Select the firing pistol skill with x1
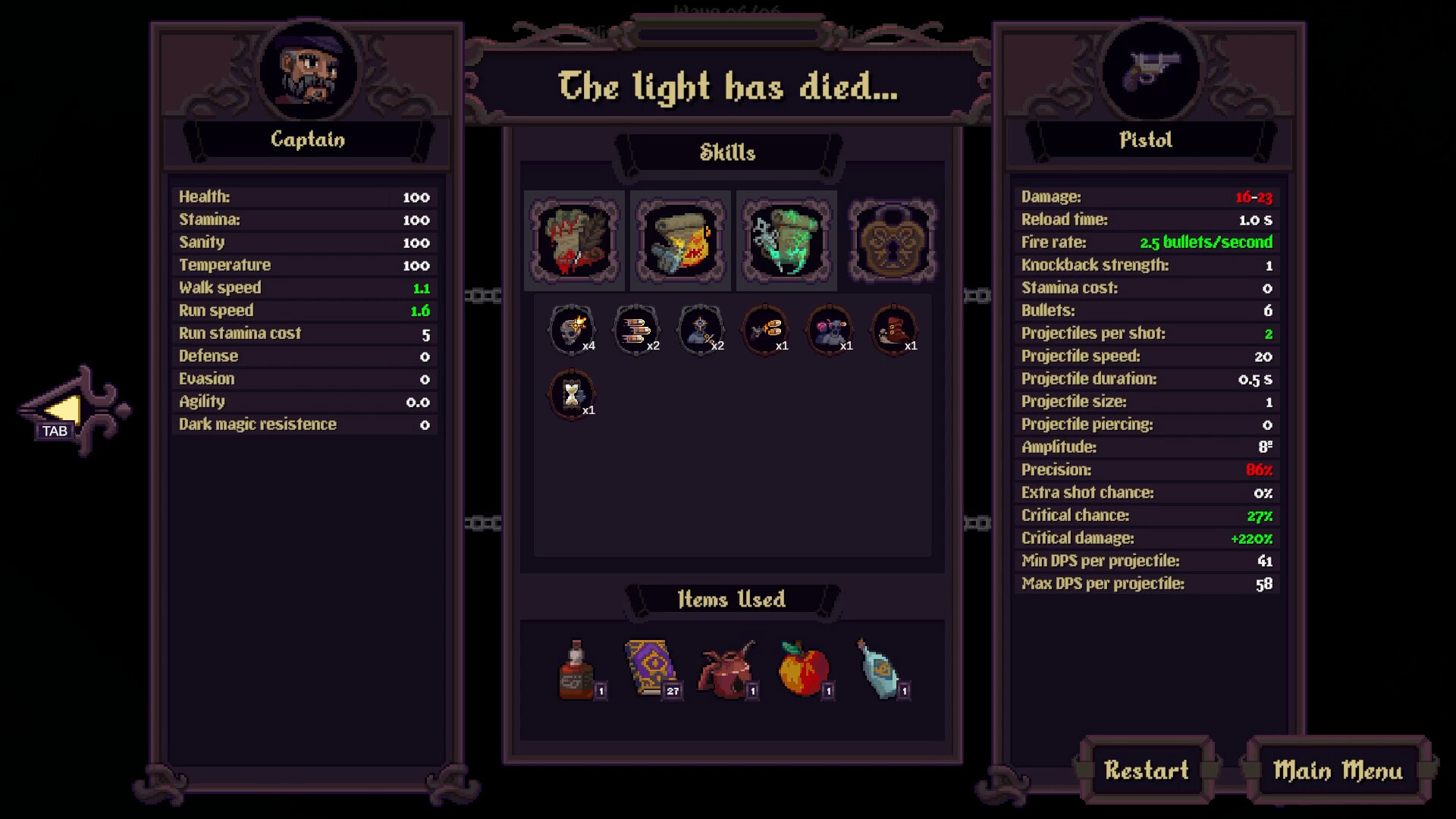This screenshot has width=1456, height=819. (x=765, y=328)
